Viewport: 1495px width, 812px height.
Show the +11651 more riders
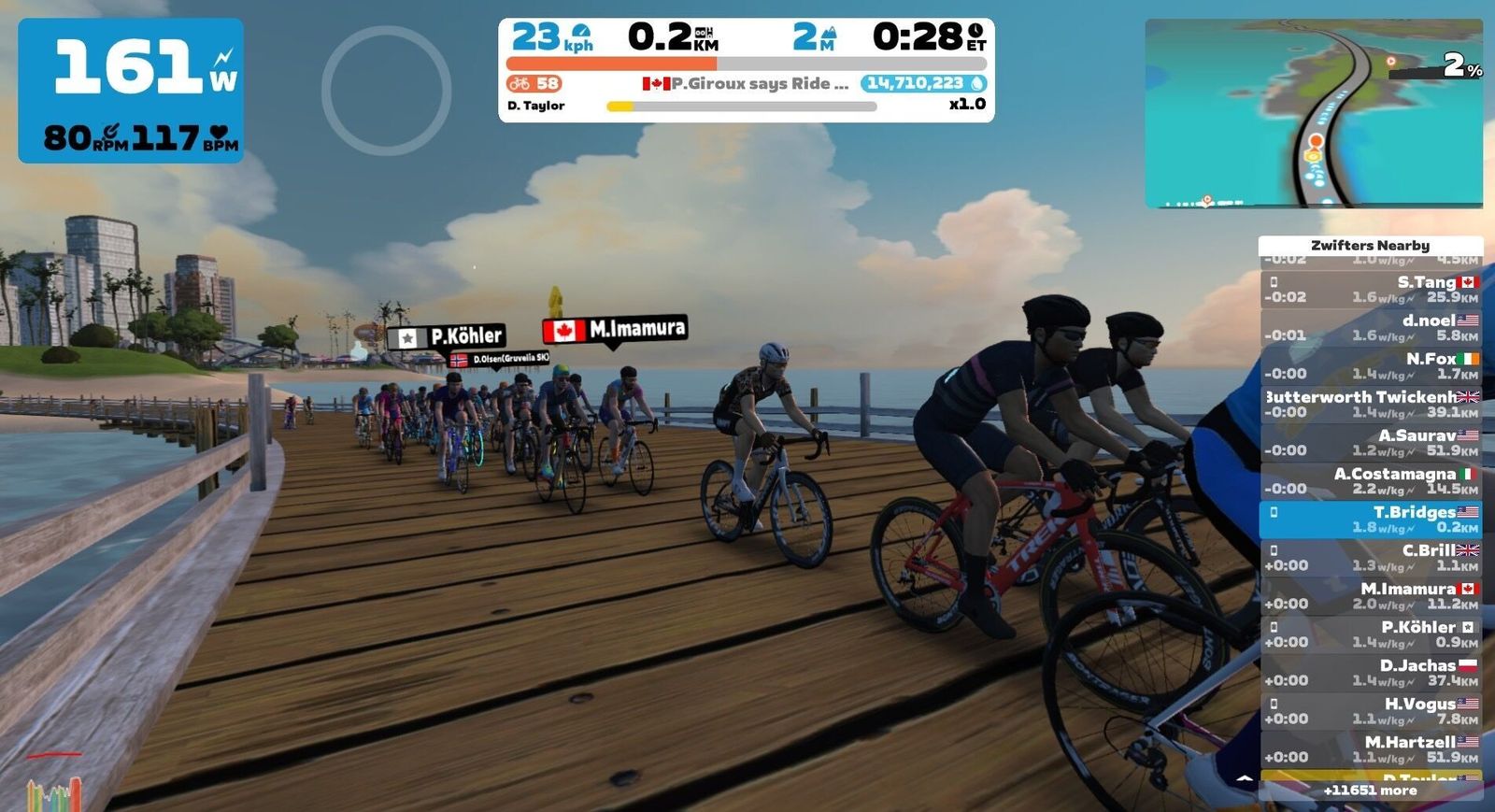[1370, 791]
